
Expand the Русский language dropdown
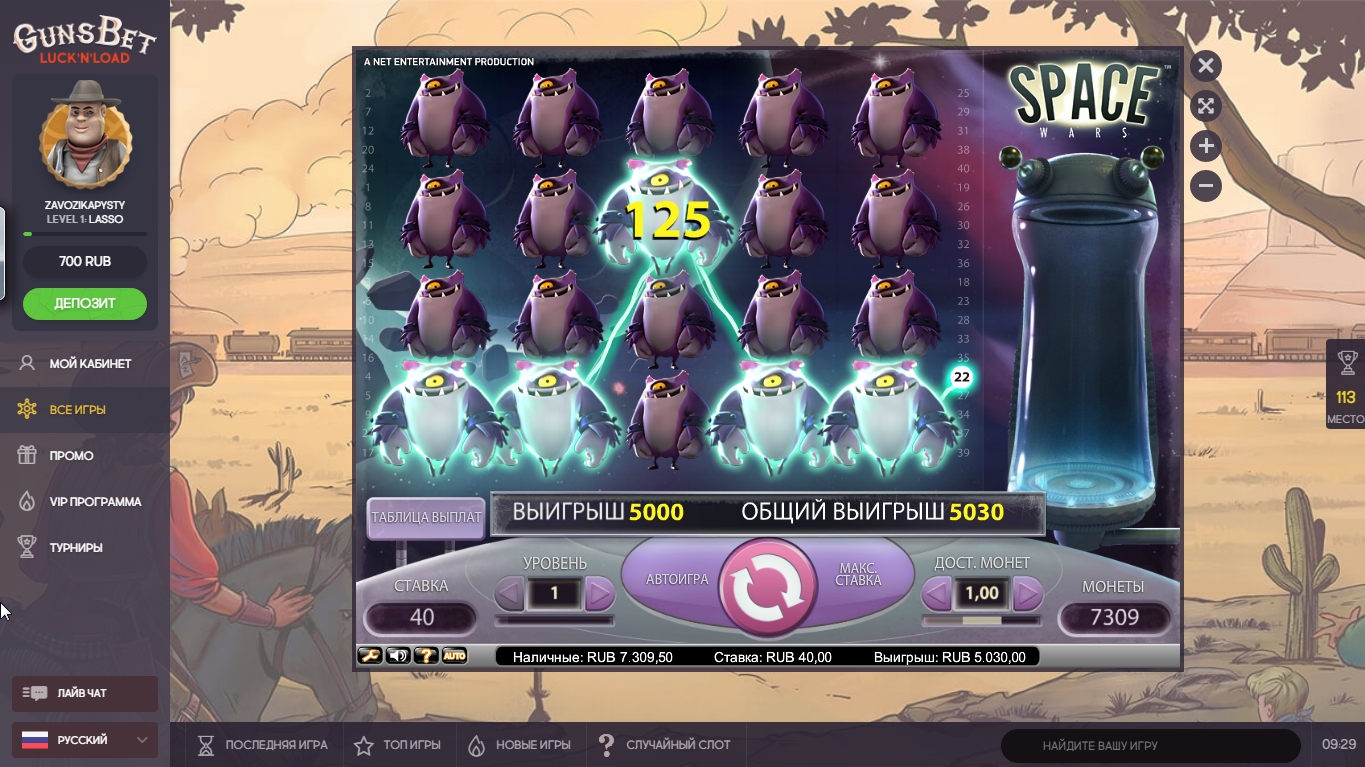pos(84,740)
